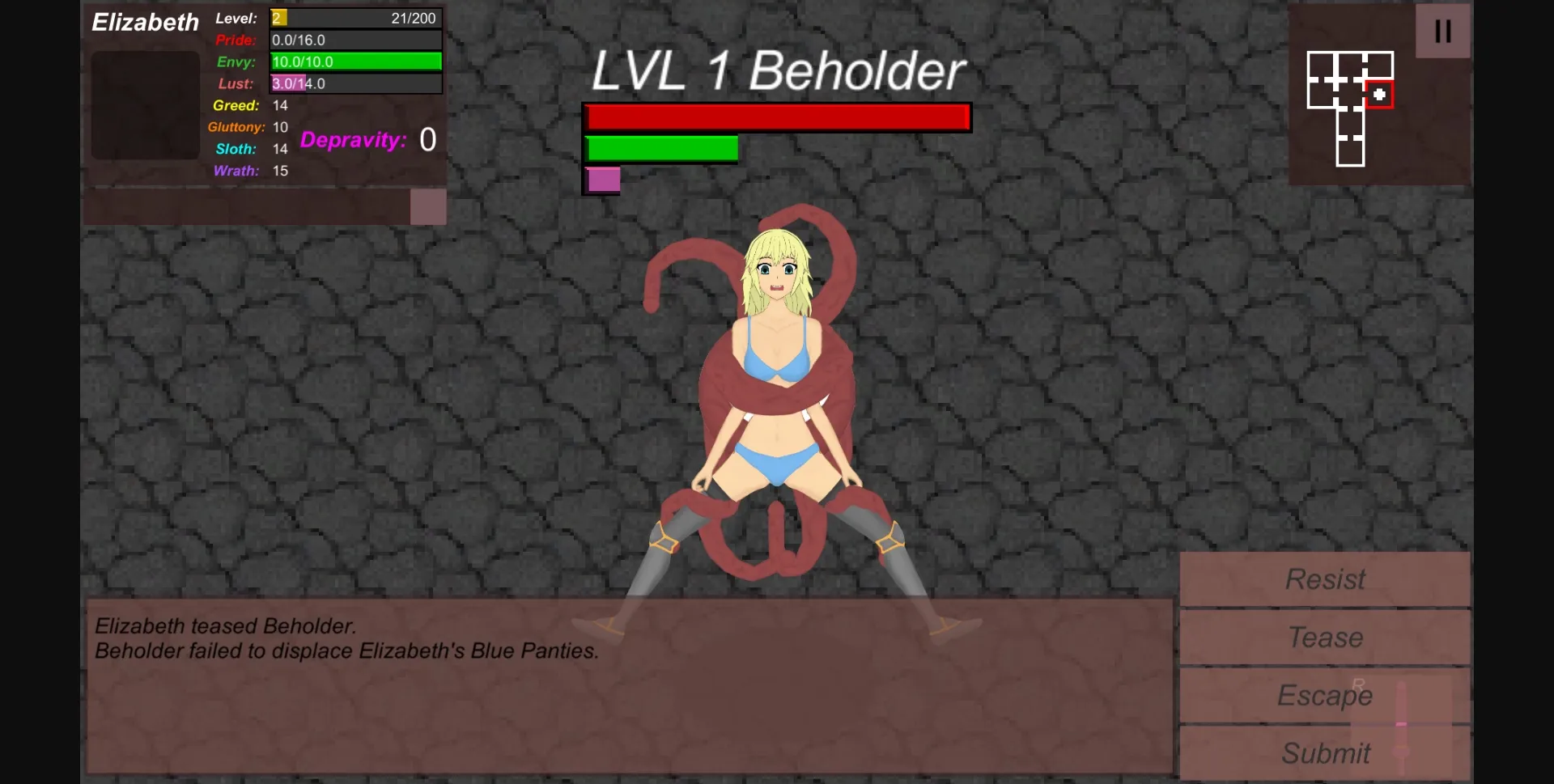This screenshot has height=784, width=1554.
Task: Click the Lust meter
Action: pyautogui.click(x=355, y=83)
